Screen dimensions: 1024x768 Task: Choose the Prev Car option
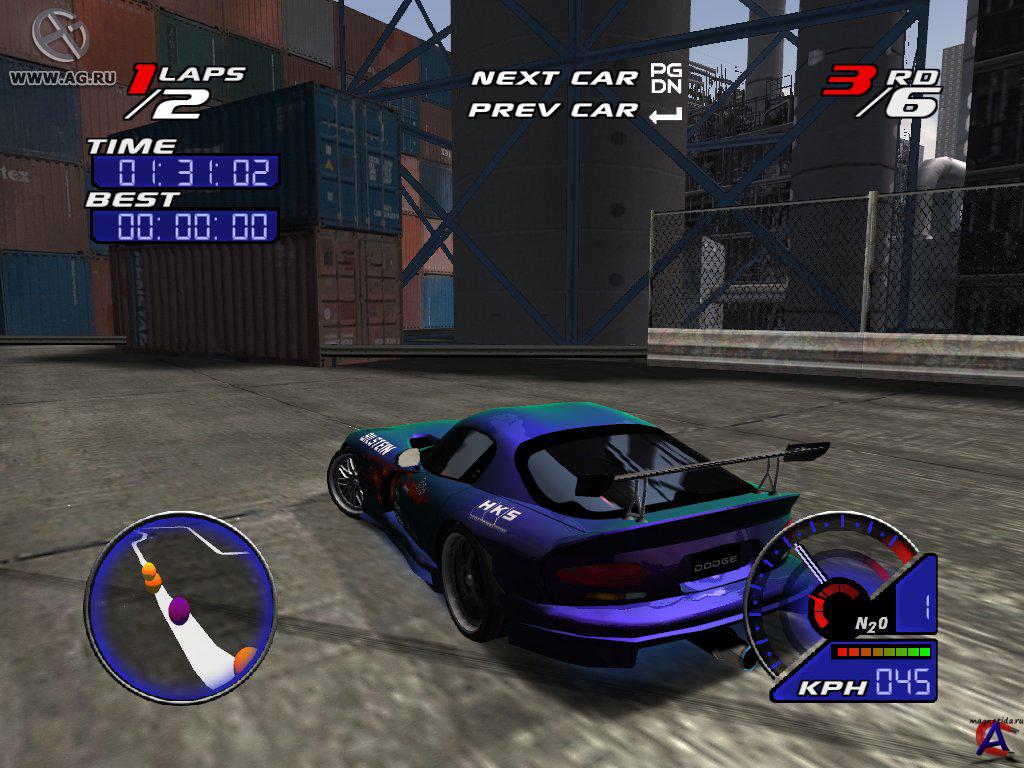pos(553,110)
